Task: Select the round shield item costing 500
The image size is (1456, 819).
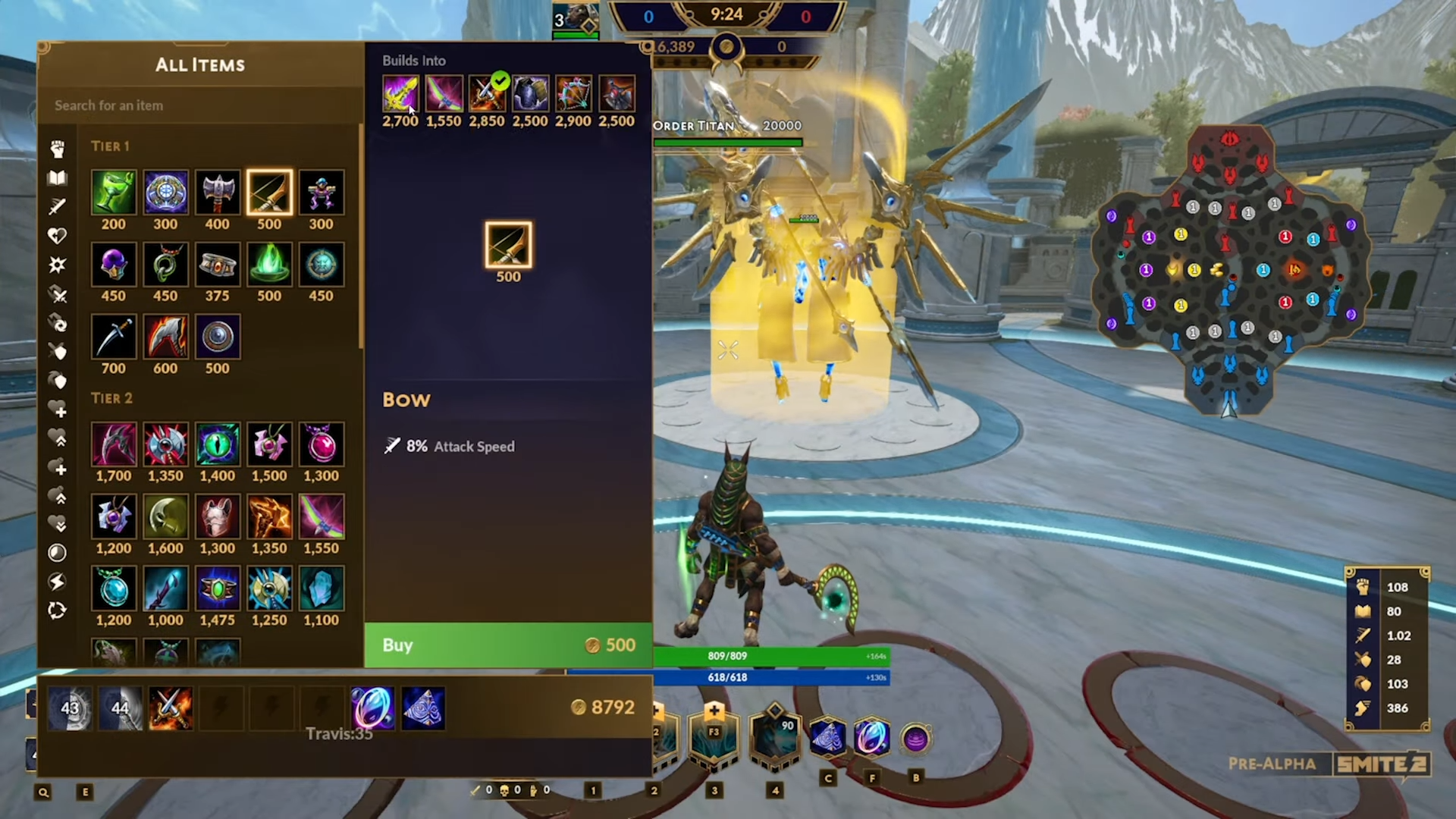Action: pos(218,337)
